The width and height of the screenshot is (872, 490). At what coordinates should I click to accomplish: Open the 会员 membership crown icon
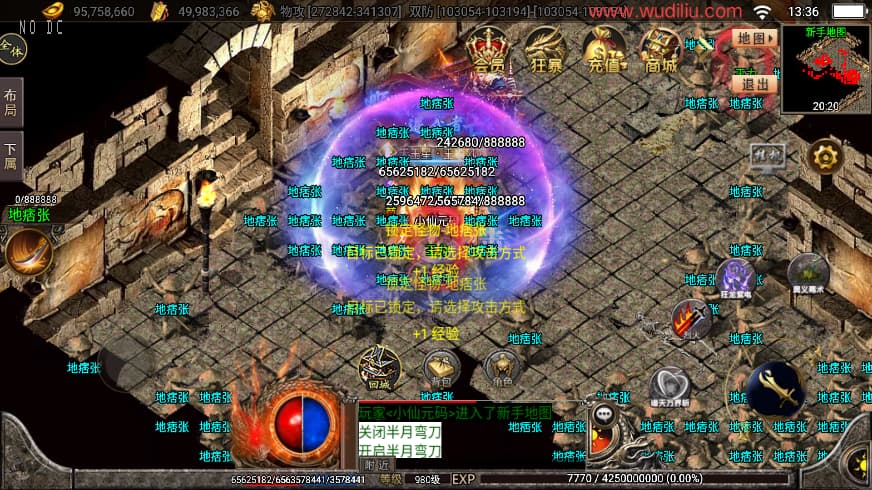[489, 46]
